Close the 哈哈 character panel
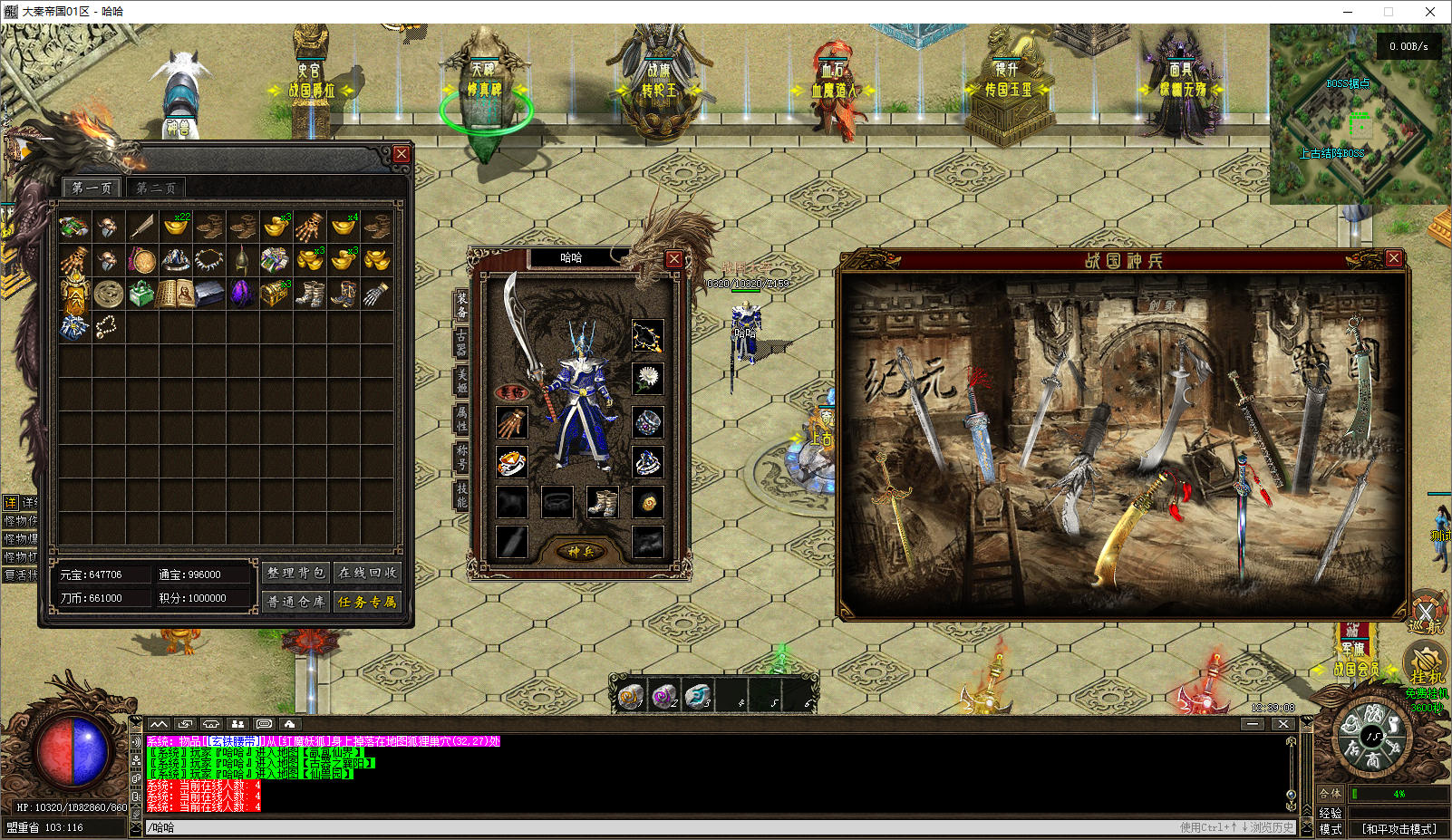 (x=674, y=259)
